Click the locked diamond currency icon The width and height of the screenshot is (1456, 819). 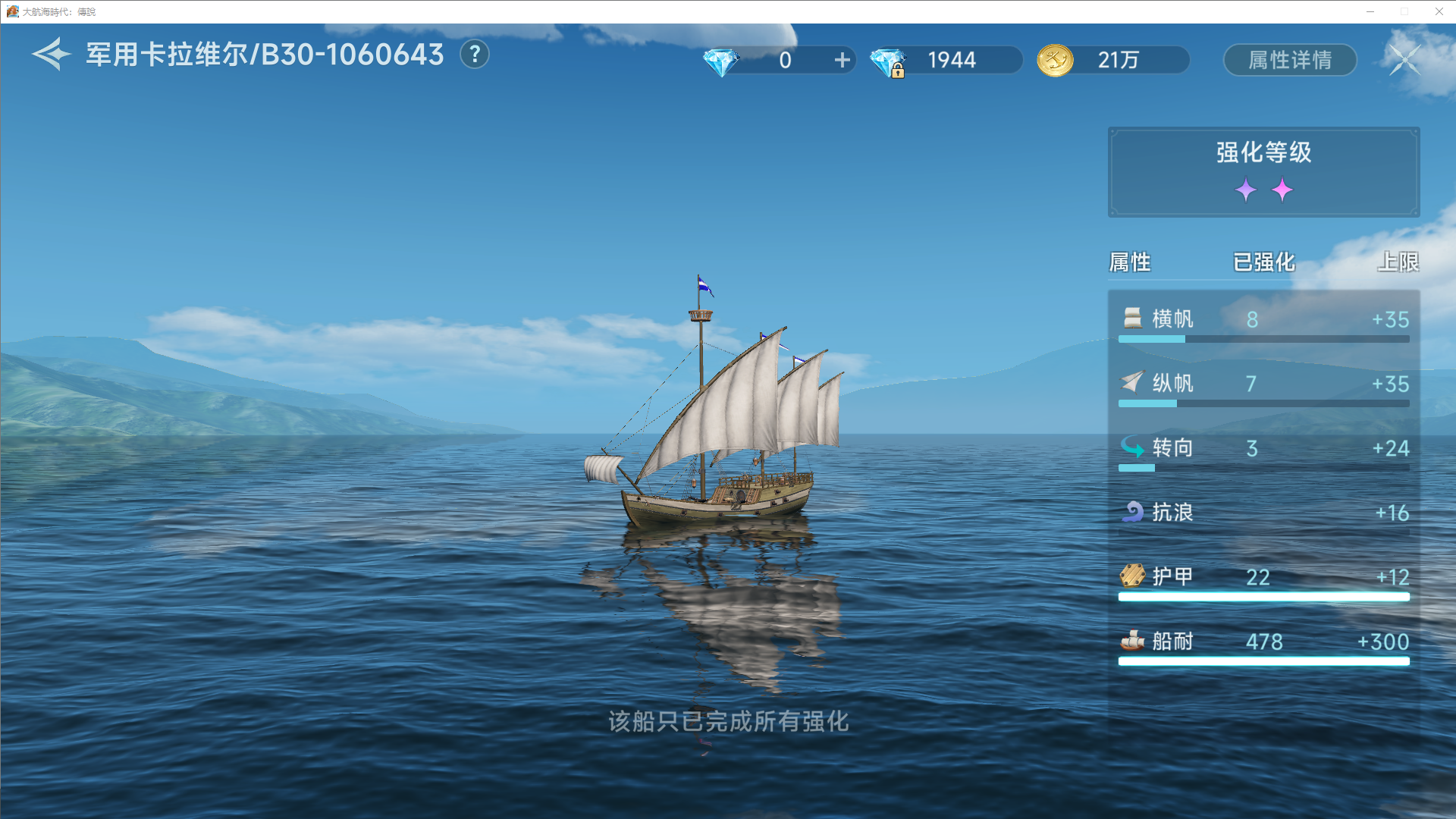[888, 60]
